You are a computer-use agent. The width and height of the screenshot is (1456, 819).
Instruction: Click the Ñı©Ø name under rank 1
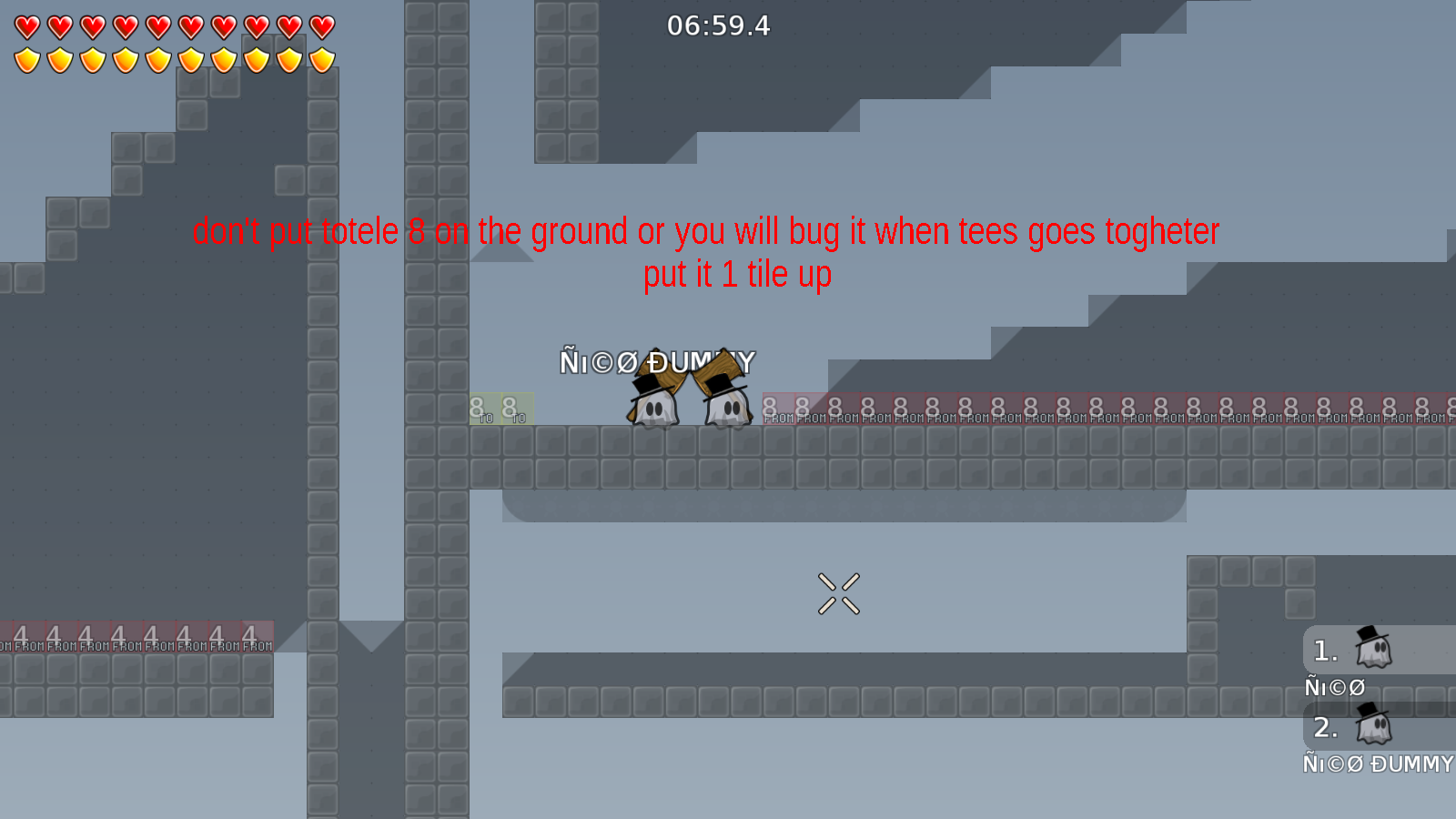click(1335, 688)
